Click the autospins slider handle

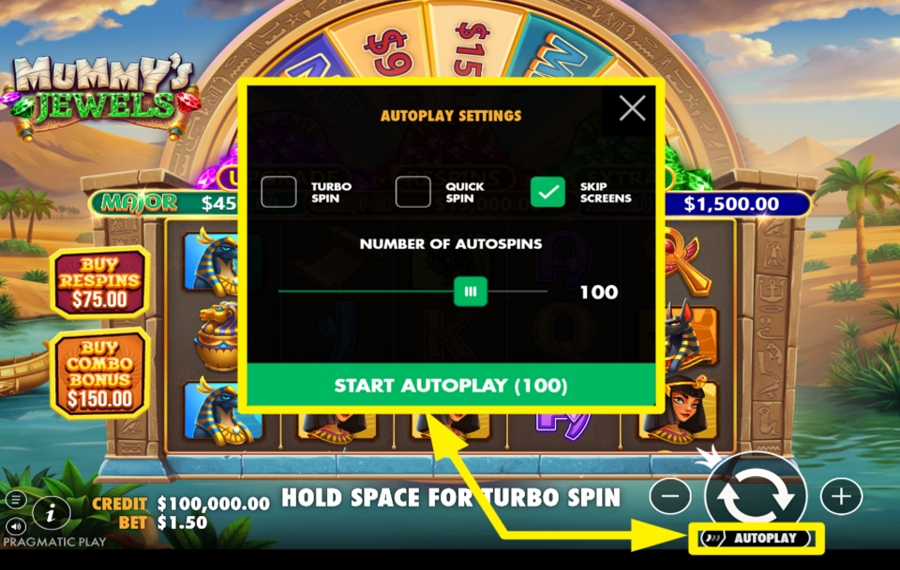click(x=470, y=292)
